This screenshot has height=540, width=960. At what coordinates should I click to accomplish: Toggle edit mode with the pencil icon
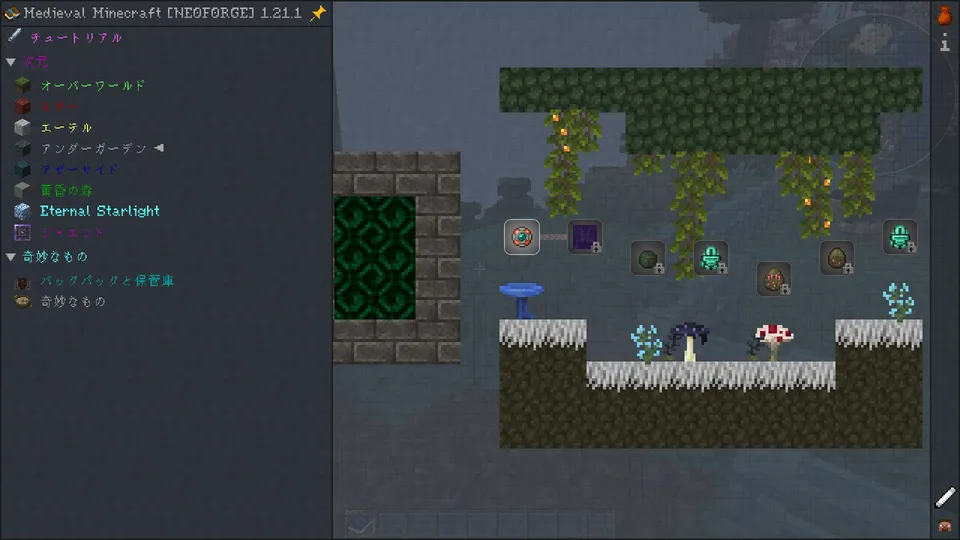(x=945, y=497)
